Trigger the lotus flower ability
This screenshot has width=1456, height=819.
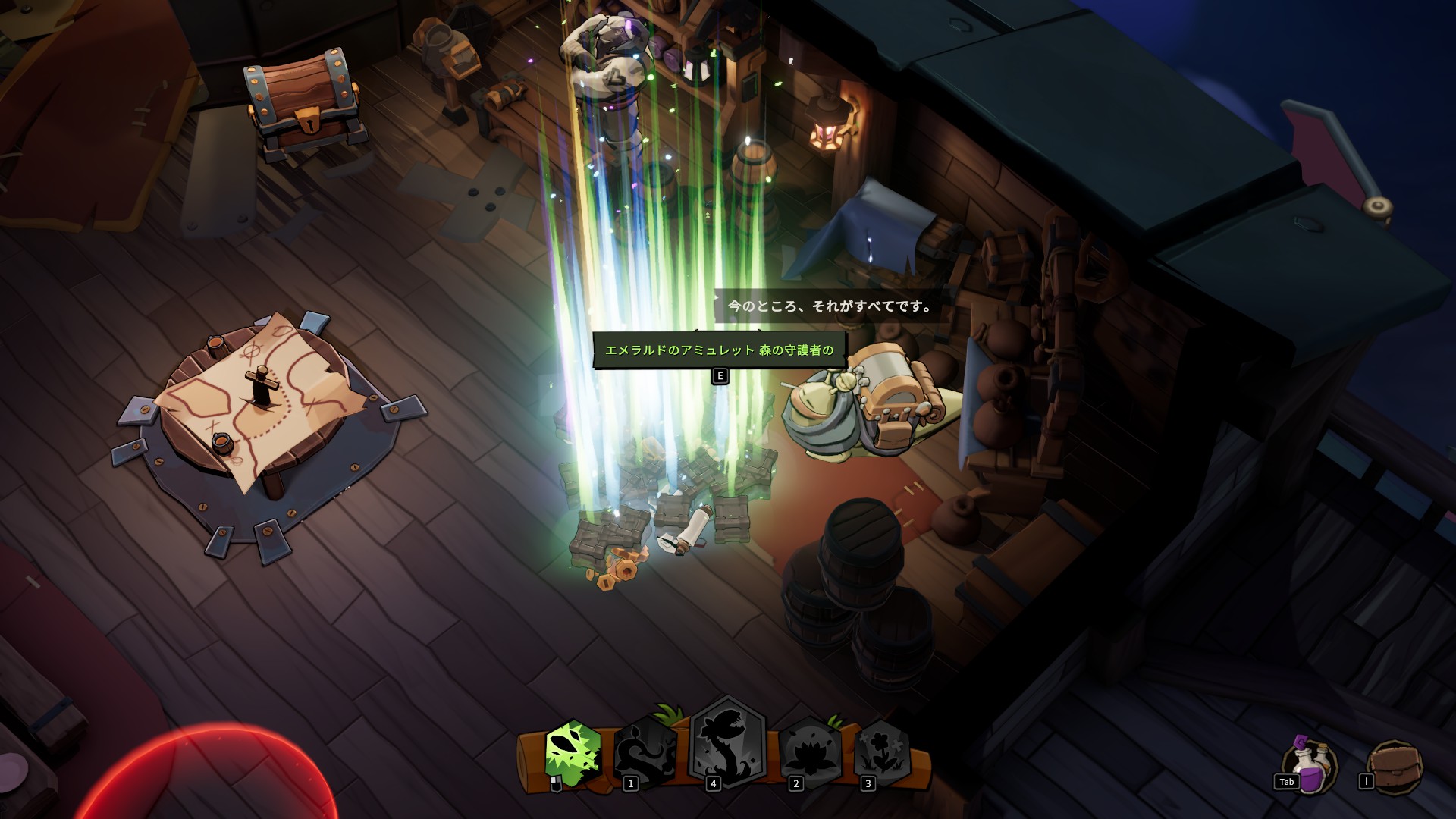tap(810, 752)
